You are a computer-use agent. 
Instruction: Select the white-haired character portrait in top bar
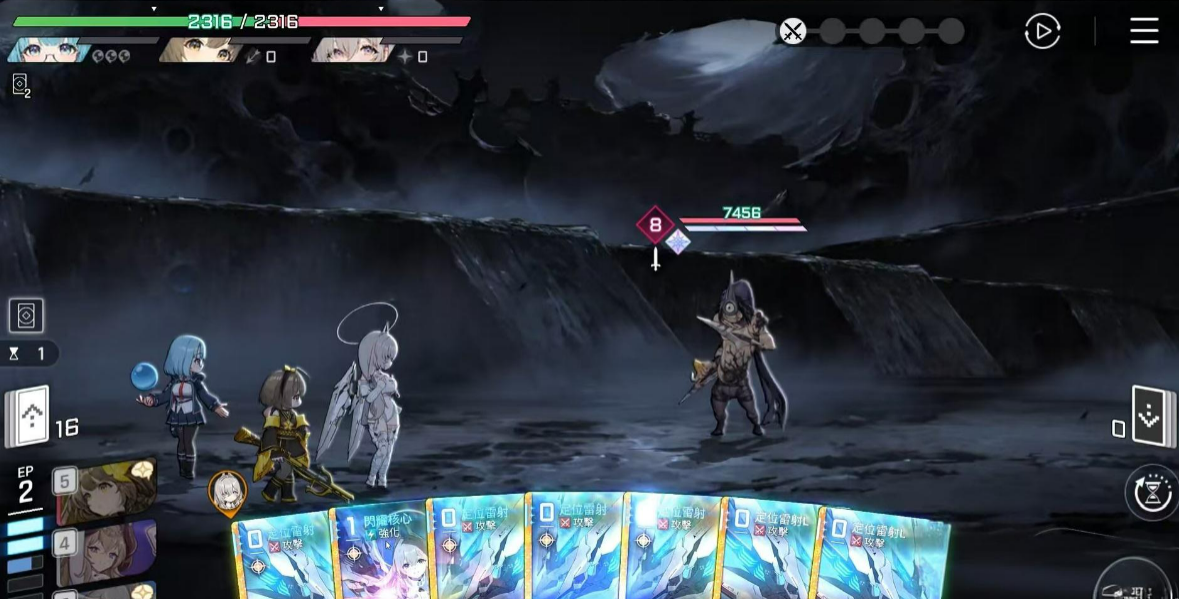pyautogui.click(x=346, y=49)
